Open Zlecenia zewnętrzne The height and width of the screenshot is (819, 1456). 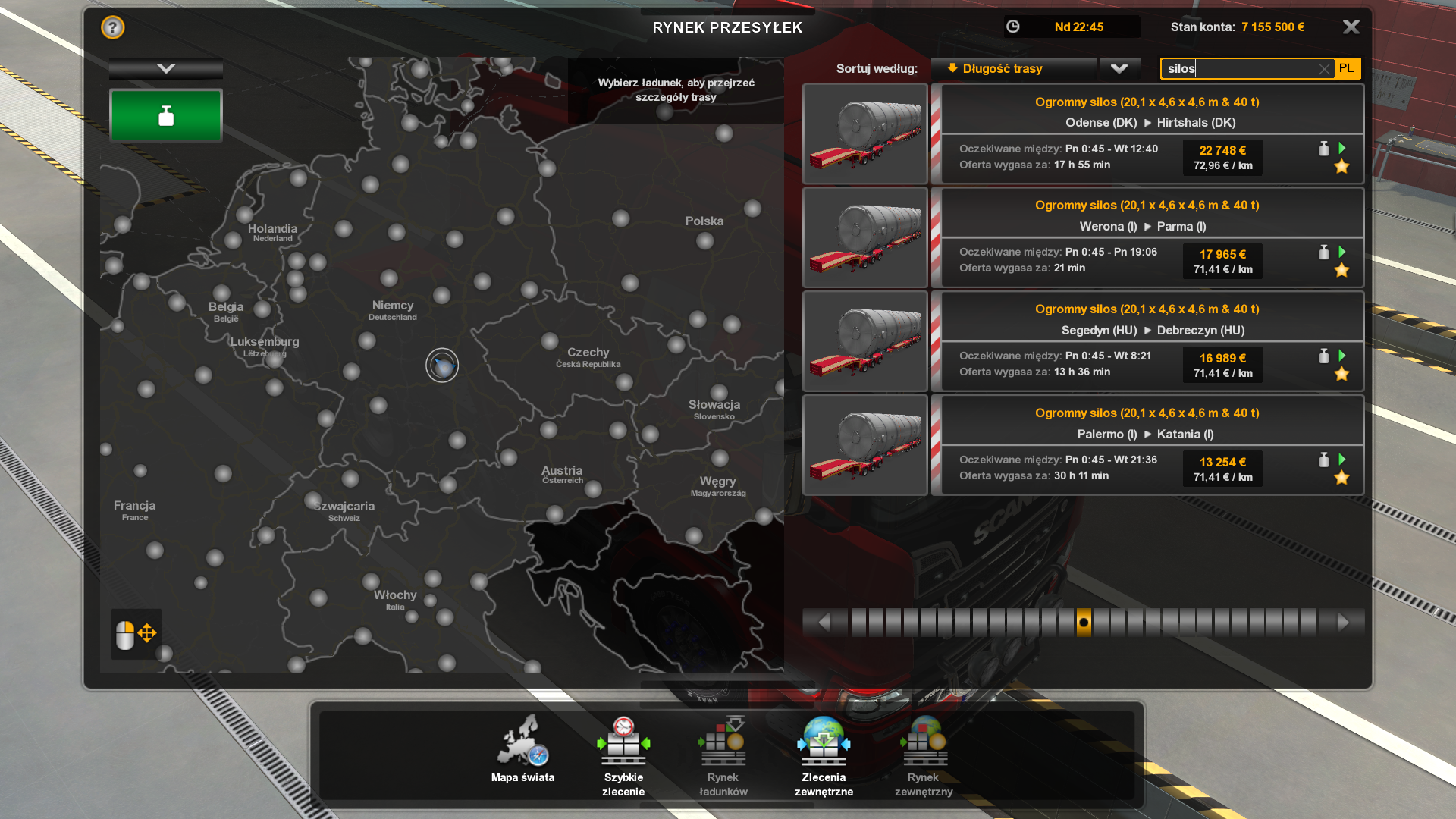point(824,755)
